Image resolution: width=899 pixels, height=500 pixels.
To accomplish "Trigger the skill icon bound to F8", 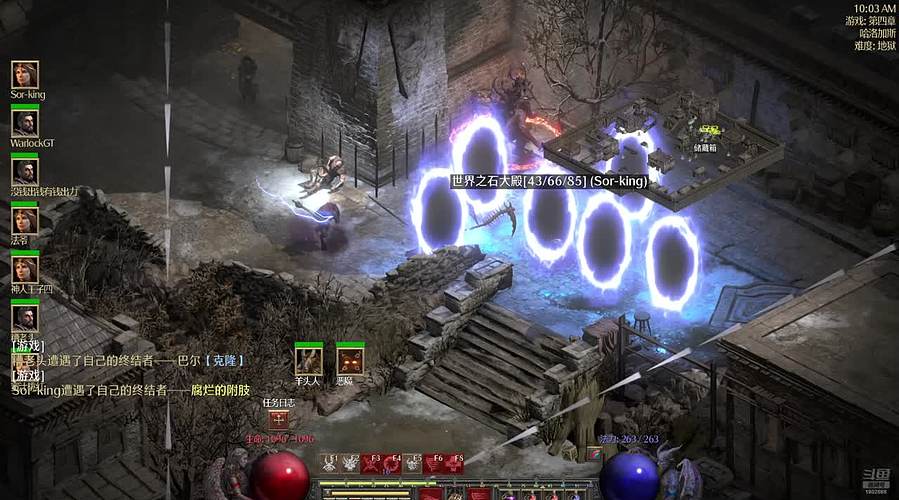I will coord(455,463).
